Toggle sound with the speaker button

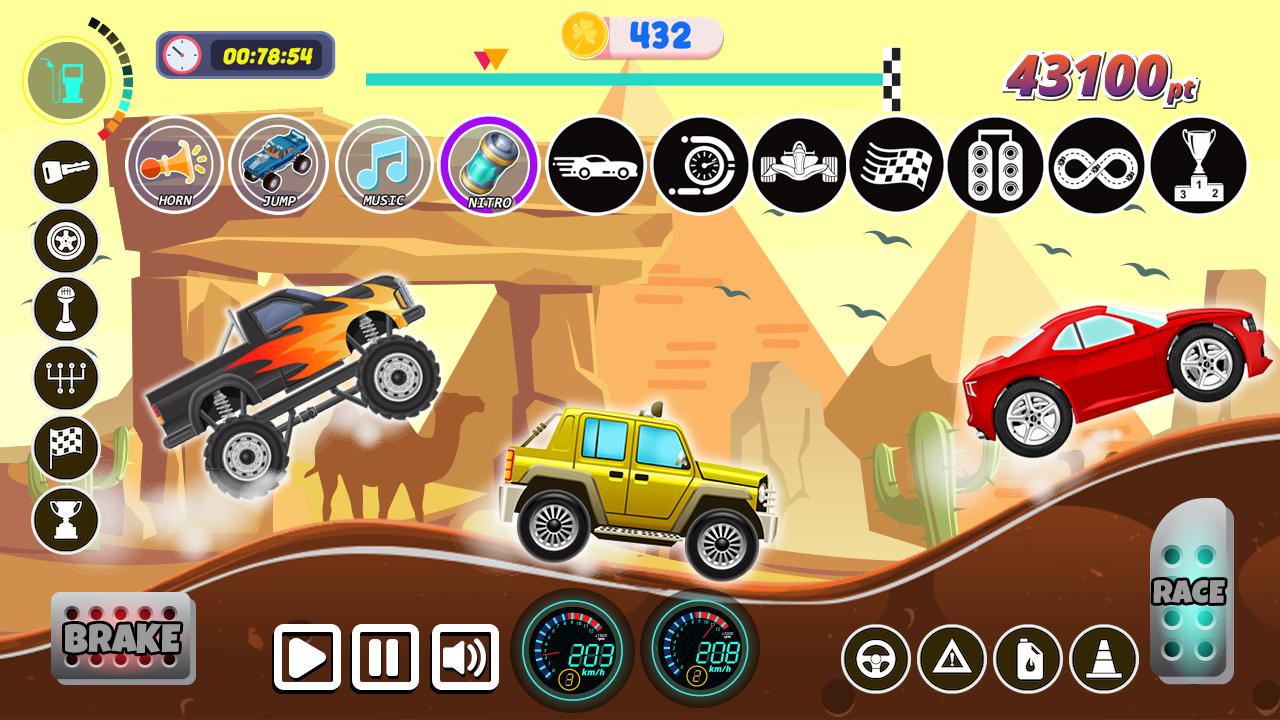pos(465,657)
